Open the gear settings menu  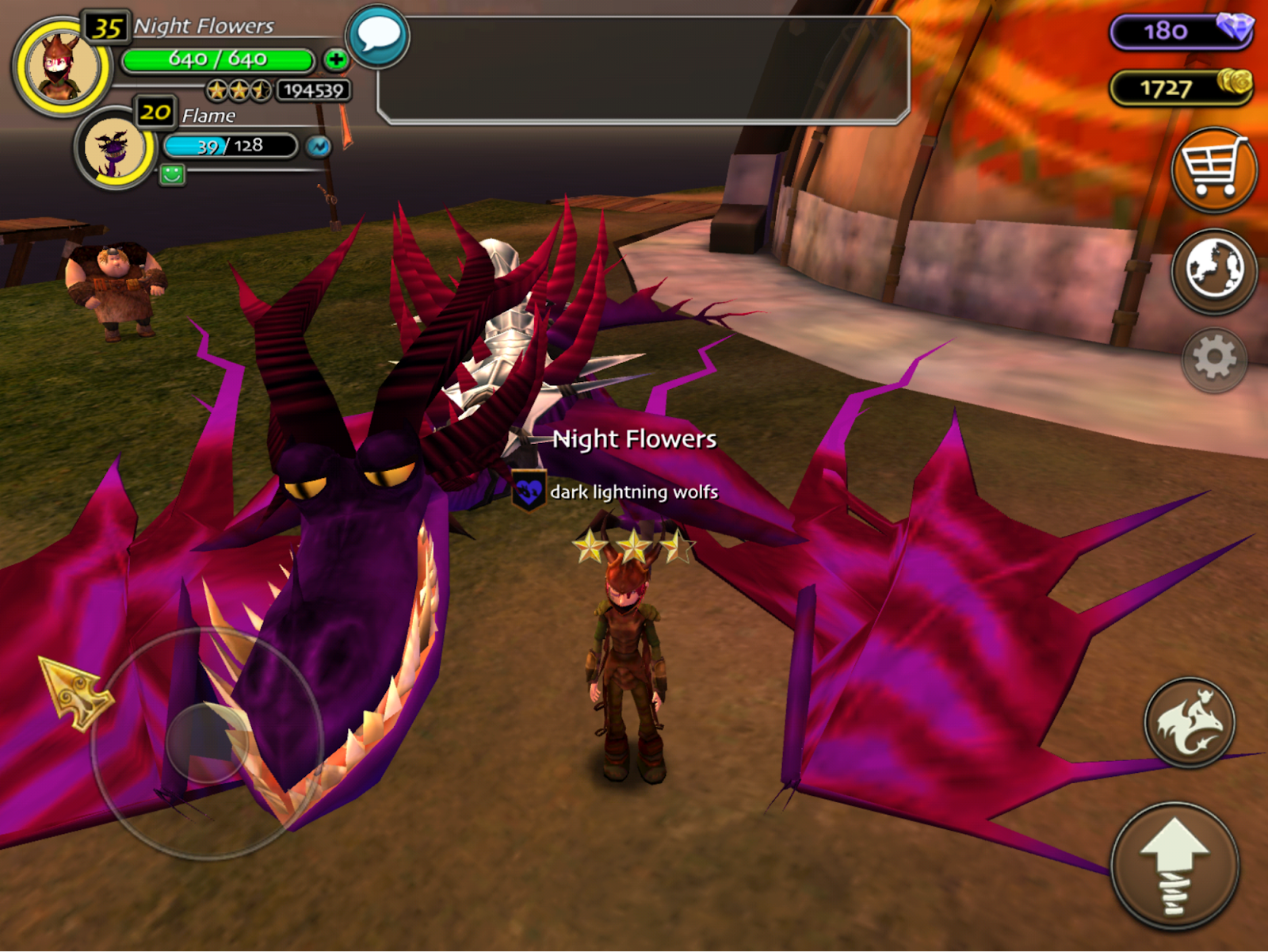point(1213,359)
